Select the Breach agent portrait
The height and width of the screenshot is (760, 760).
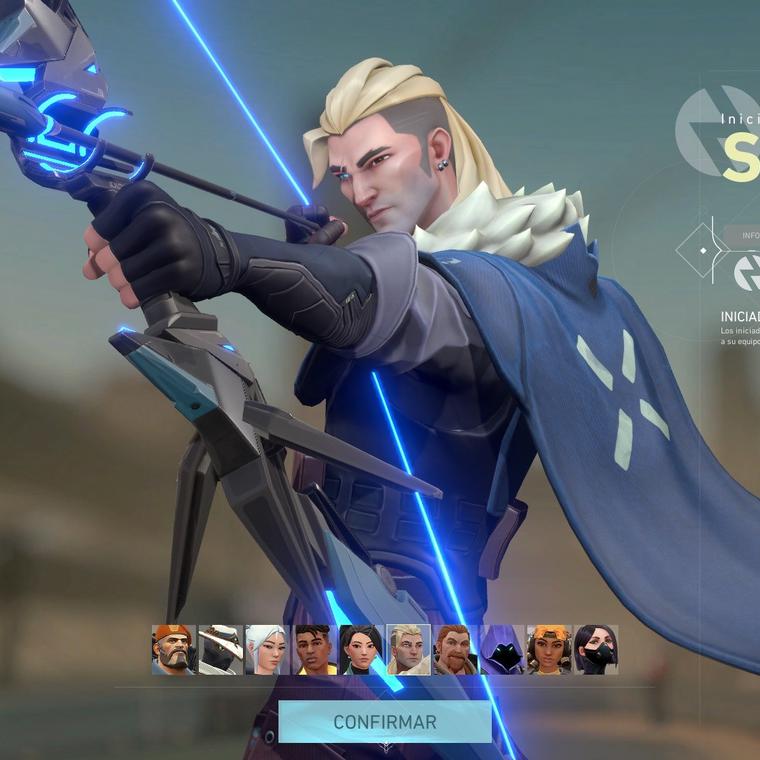point(455,650)
